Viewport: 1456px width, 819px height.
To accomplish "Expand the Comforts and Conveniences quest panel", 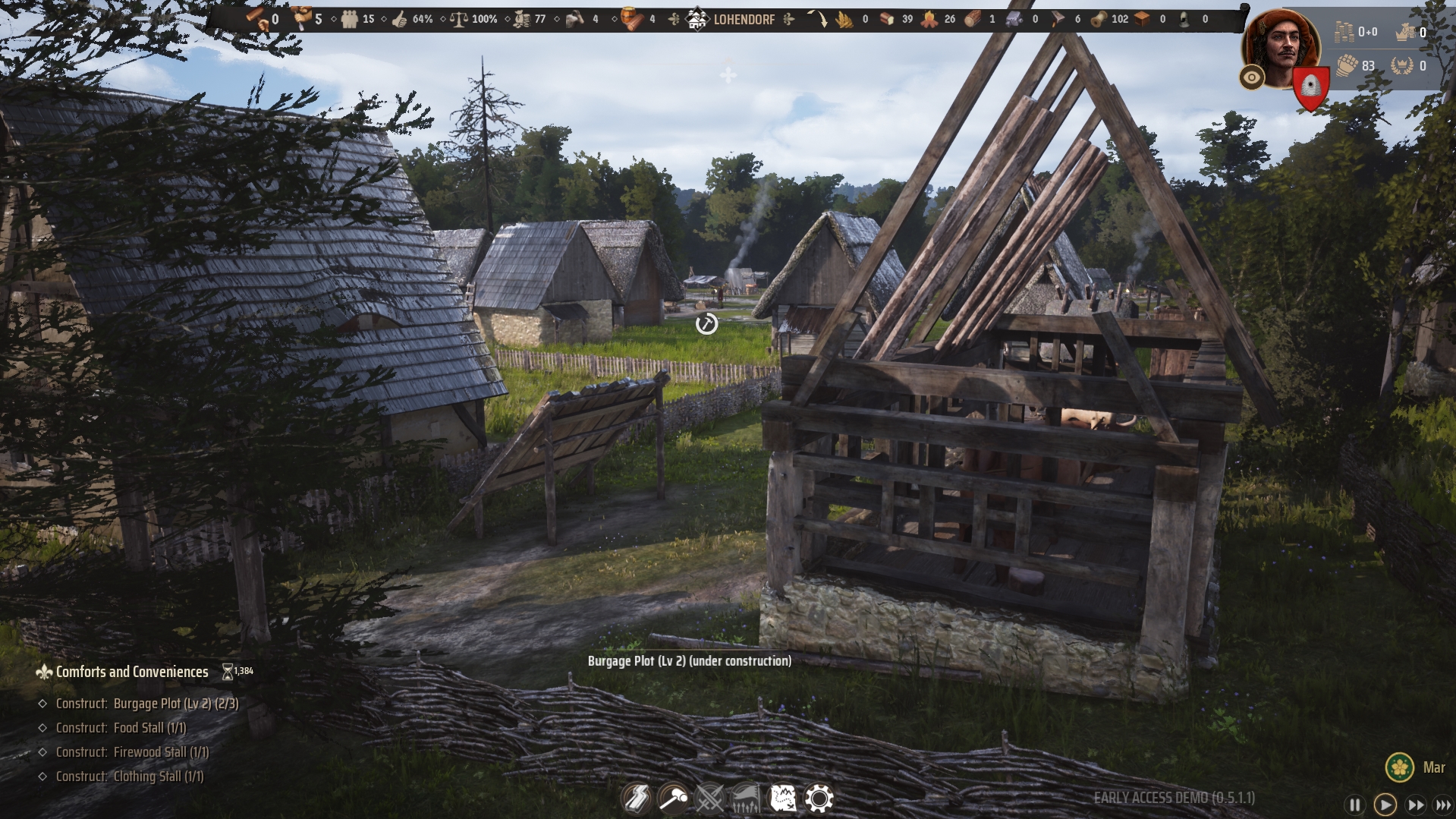I will [x=132, y=672].
